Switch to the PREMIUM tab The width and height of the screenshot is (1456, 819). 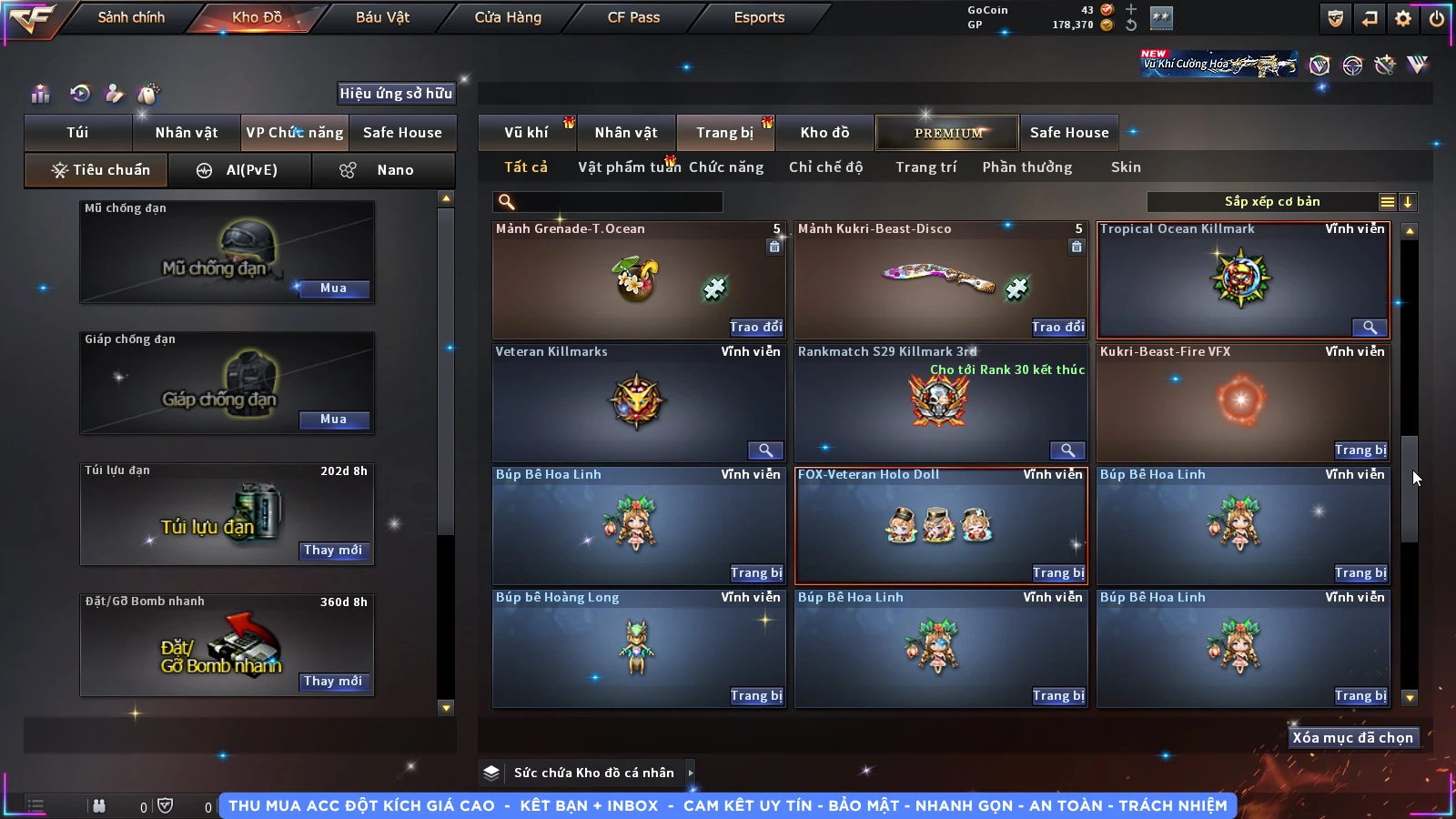(947, 133)
